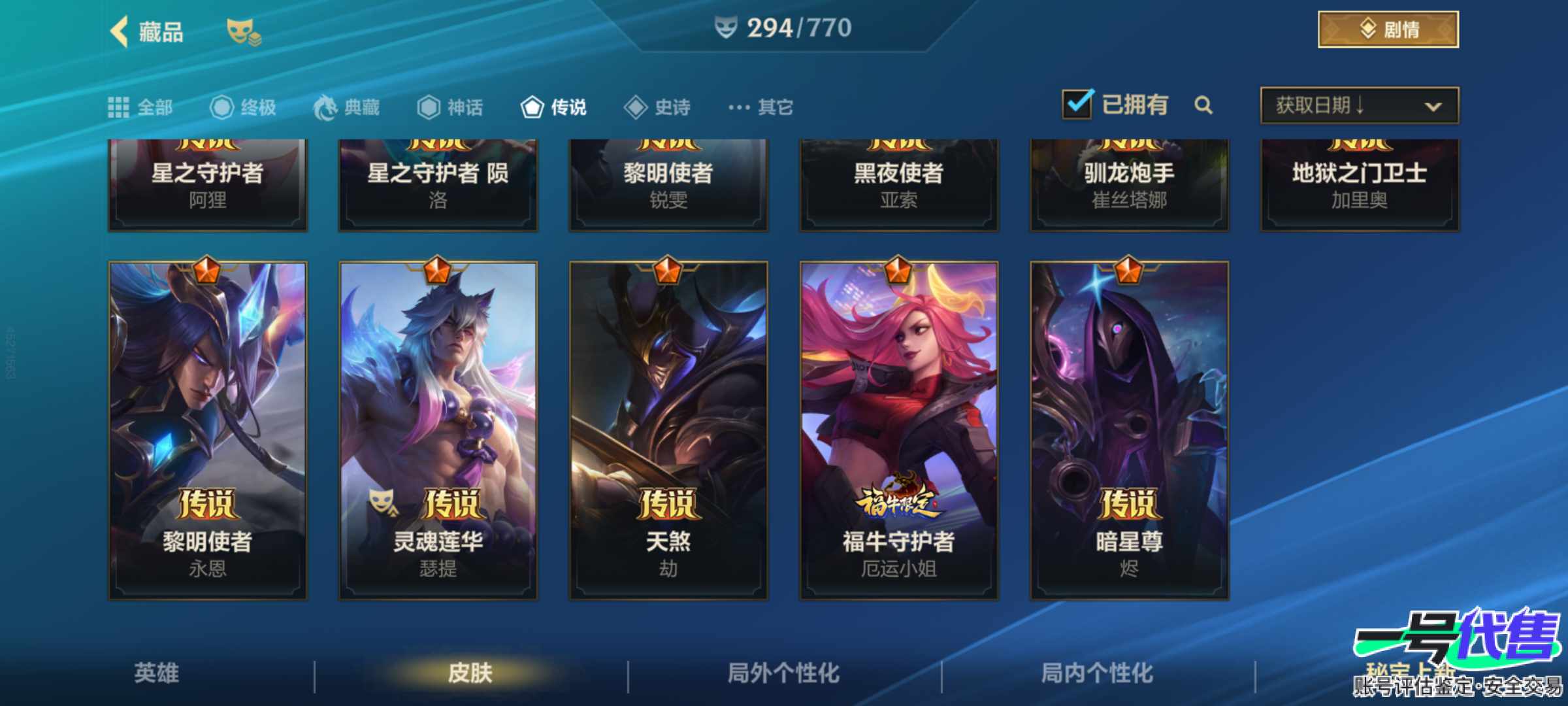Tap the 剧情 button at top right
Screen dimensions: 1568x706
coord(1386,29)
